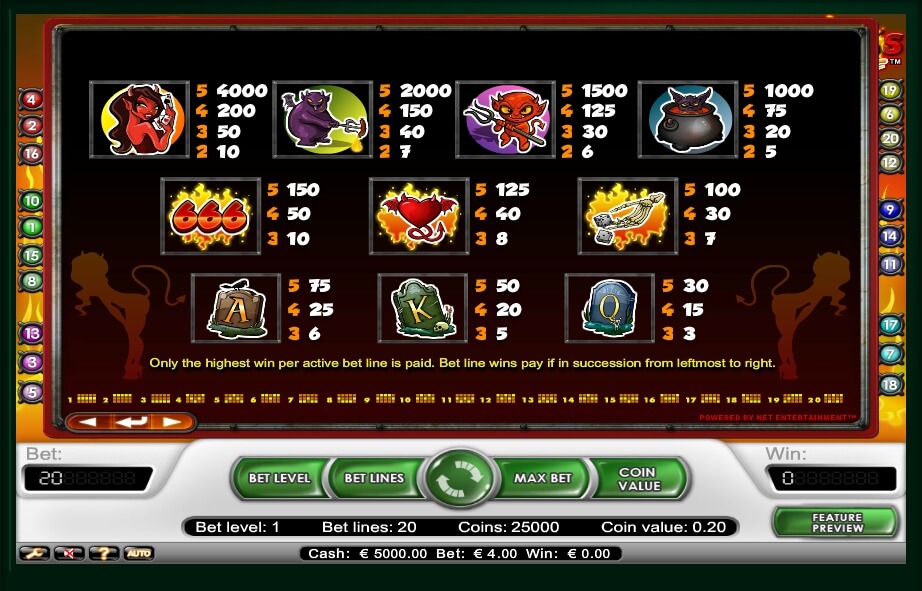Click the Bet Level button
Screen dimensions: 922x591
click(278, 478)
